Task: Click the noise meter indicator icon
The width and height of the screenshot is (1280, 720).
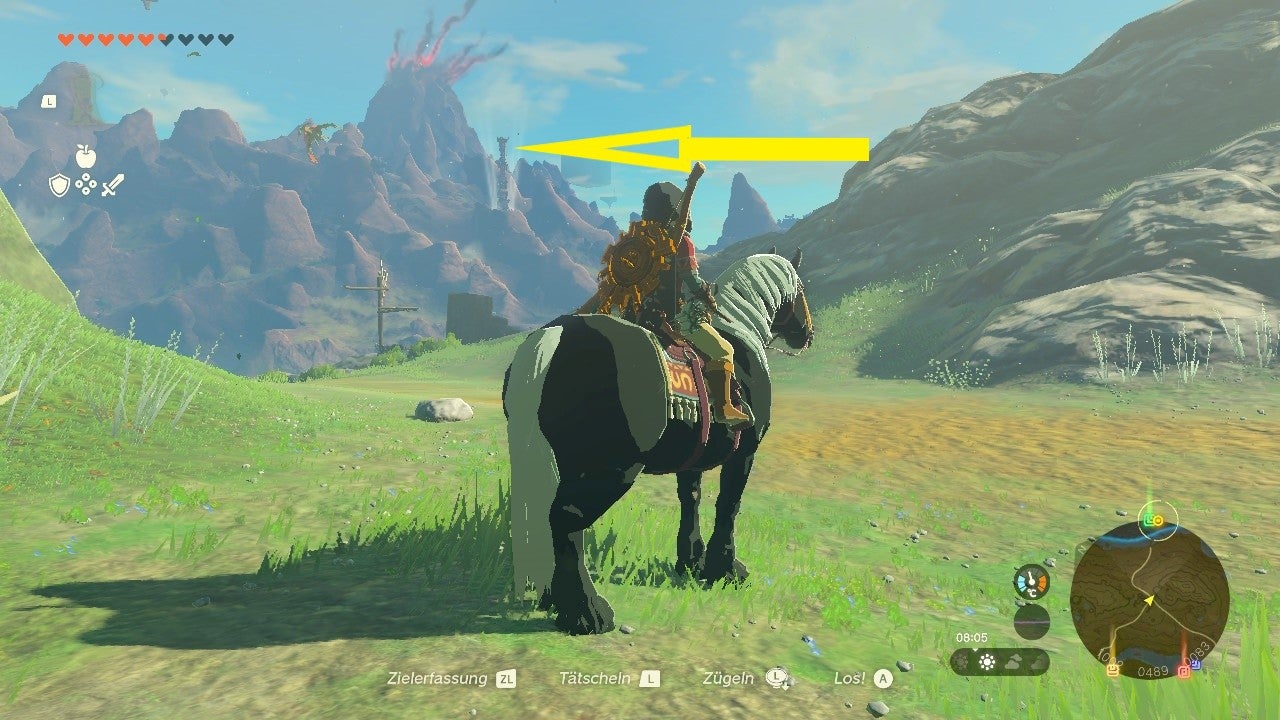Action: [x=1032, y=621]
